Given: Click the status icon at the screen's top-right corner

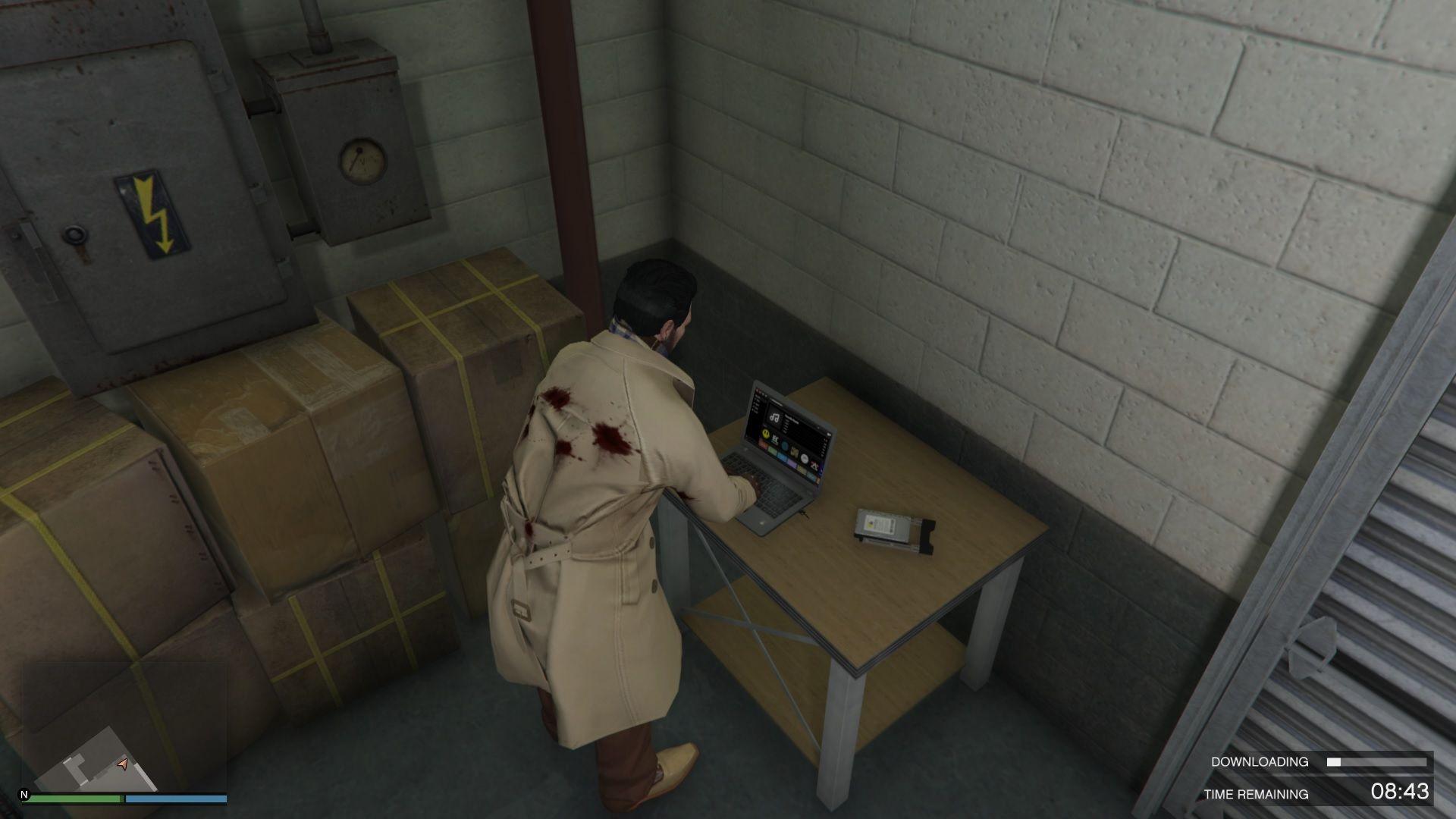Looking at the screenshot, I should 829,434.
